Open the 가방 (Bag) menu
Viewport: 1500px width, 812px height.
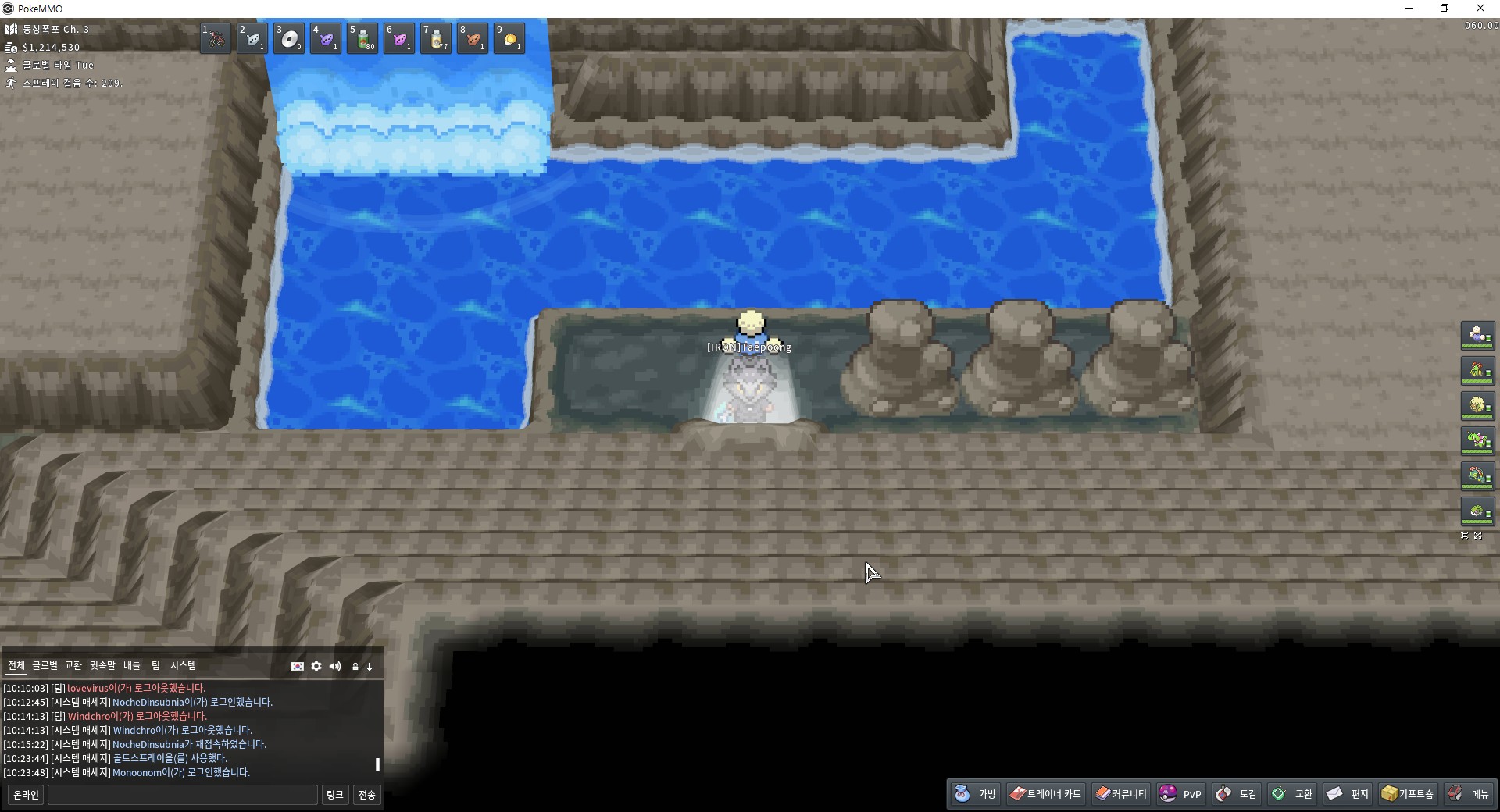tap(976, 794)
